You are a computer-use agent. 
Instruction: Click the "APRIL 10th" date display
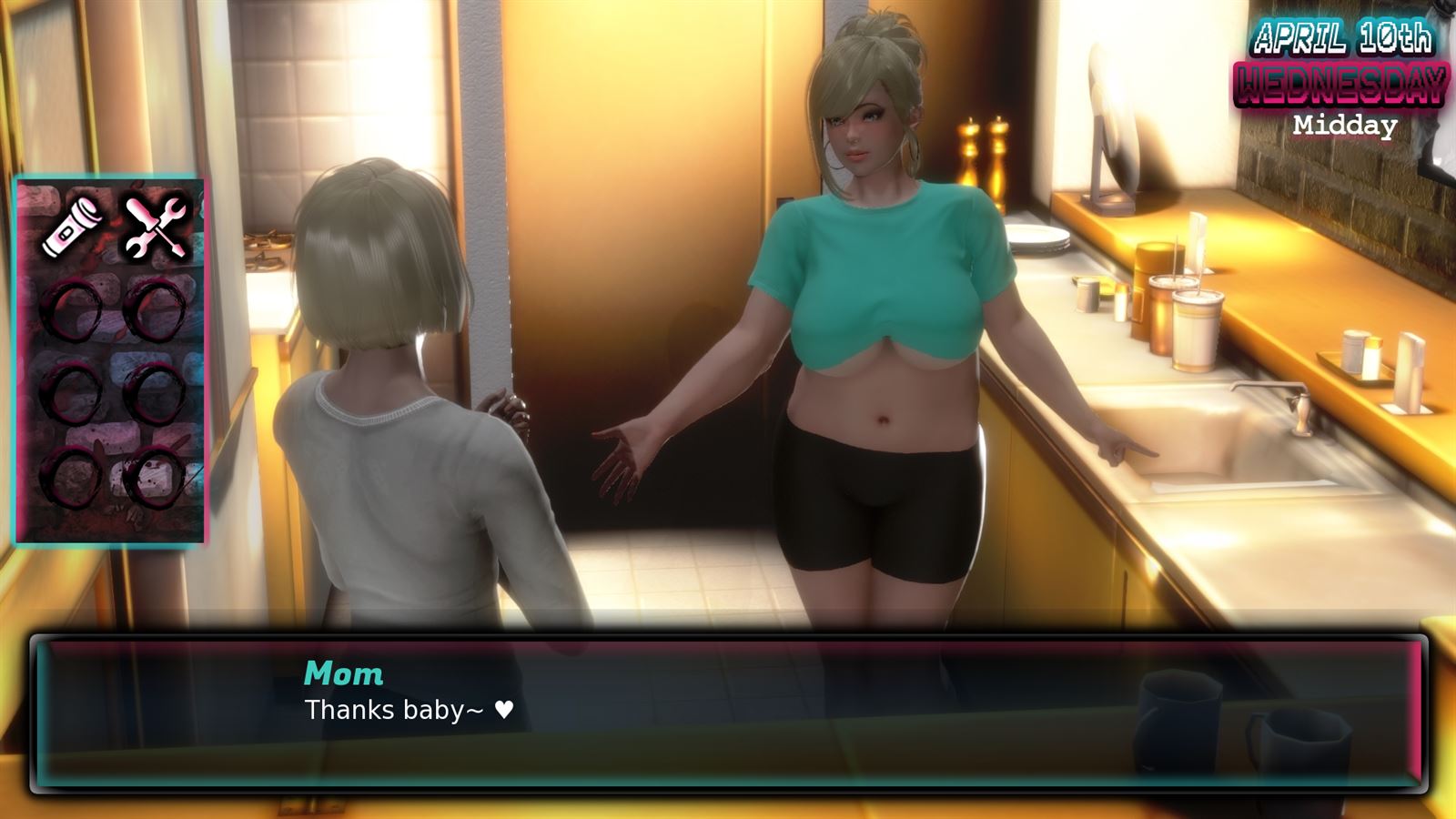1345,38
